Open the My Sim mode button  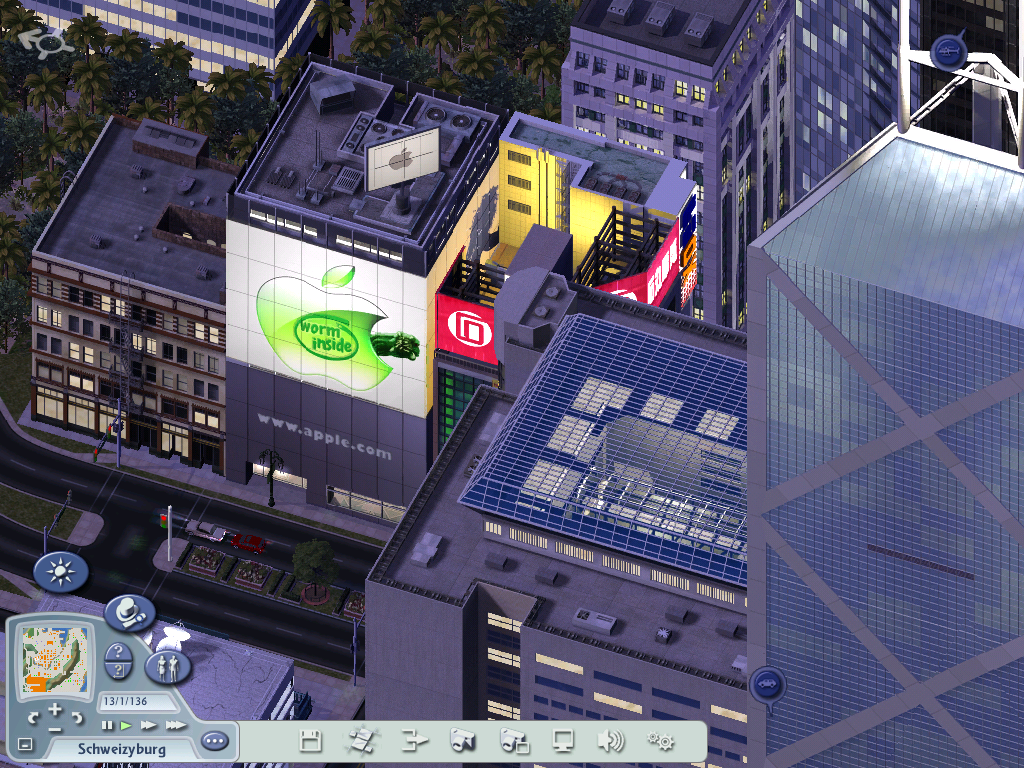pyautogui.click(x=168, y=666)
